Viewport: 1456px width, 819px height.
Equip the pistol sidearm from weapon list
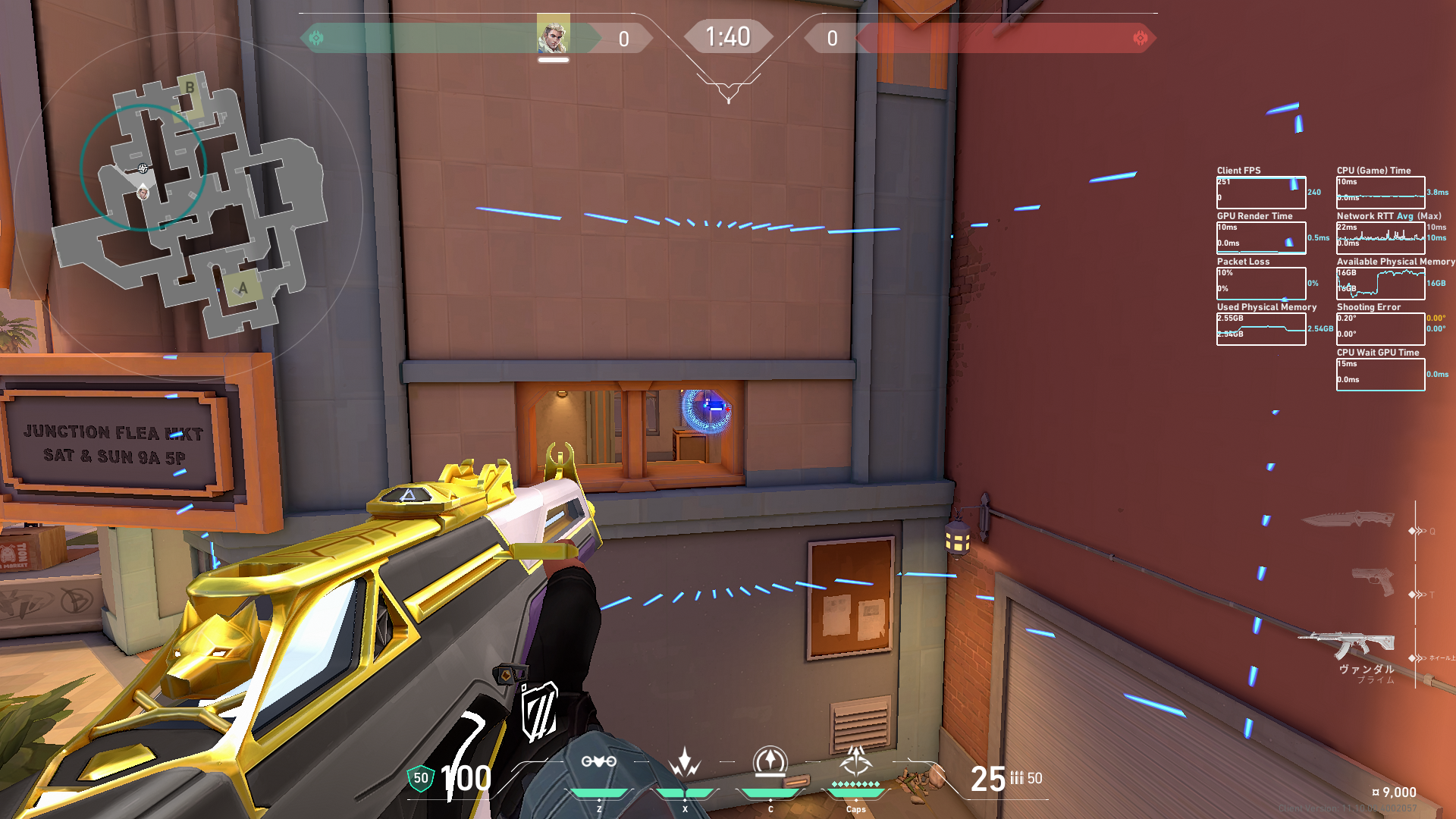(x=1373, y=582)
